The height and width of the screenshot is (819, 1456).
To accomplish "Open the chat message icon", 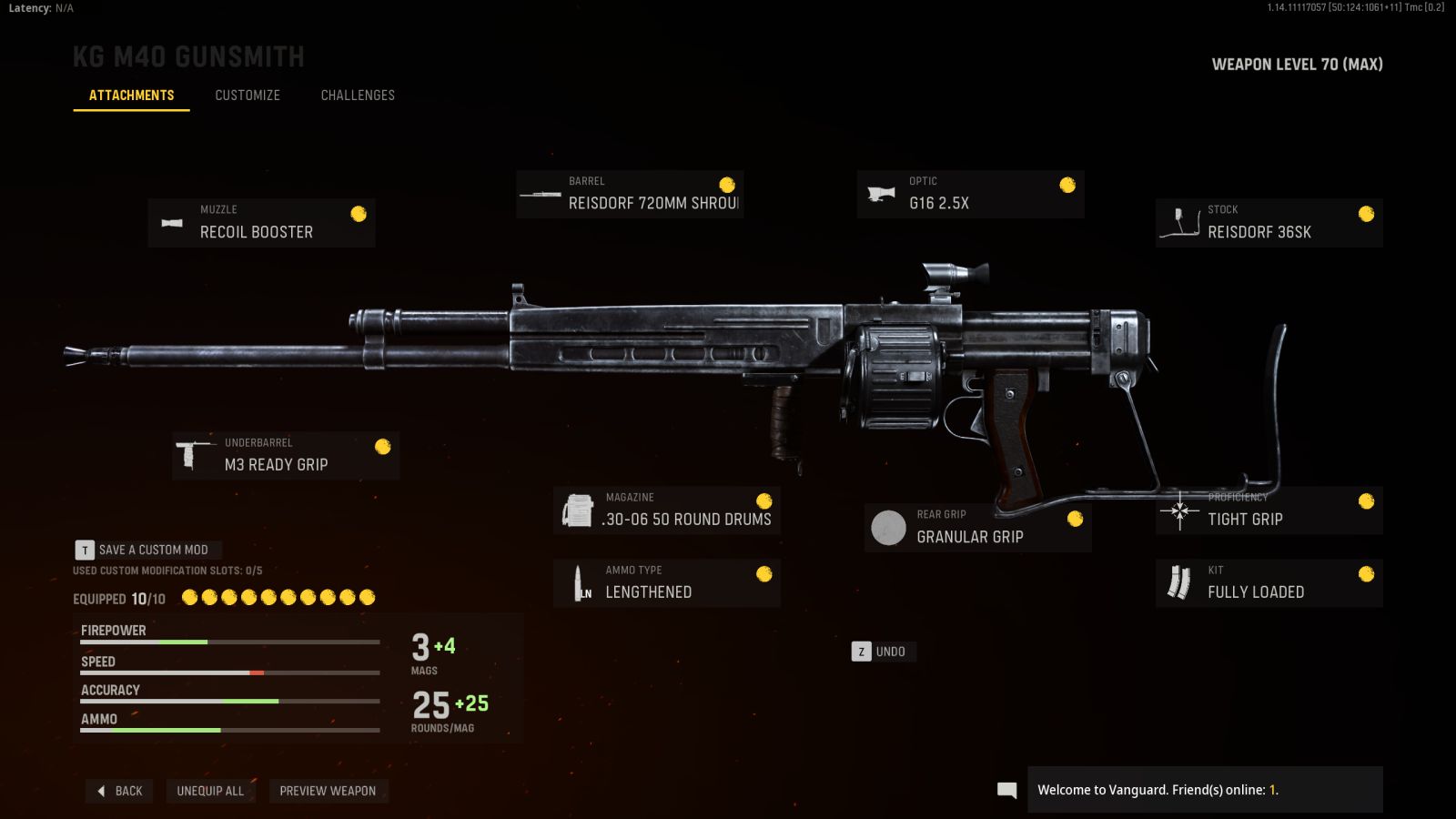I will pyautogui.click(x=1006, y=790).
